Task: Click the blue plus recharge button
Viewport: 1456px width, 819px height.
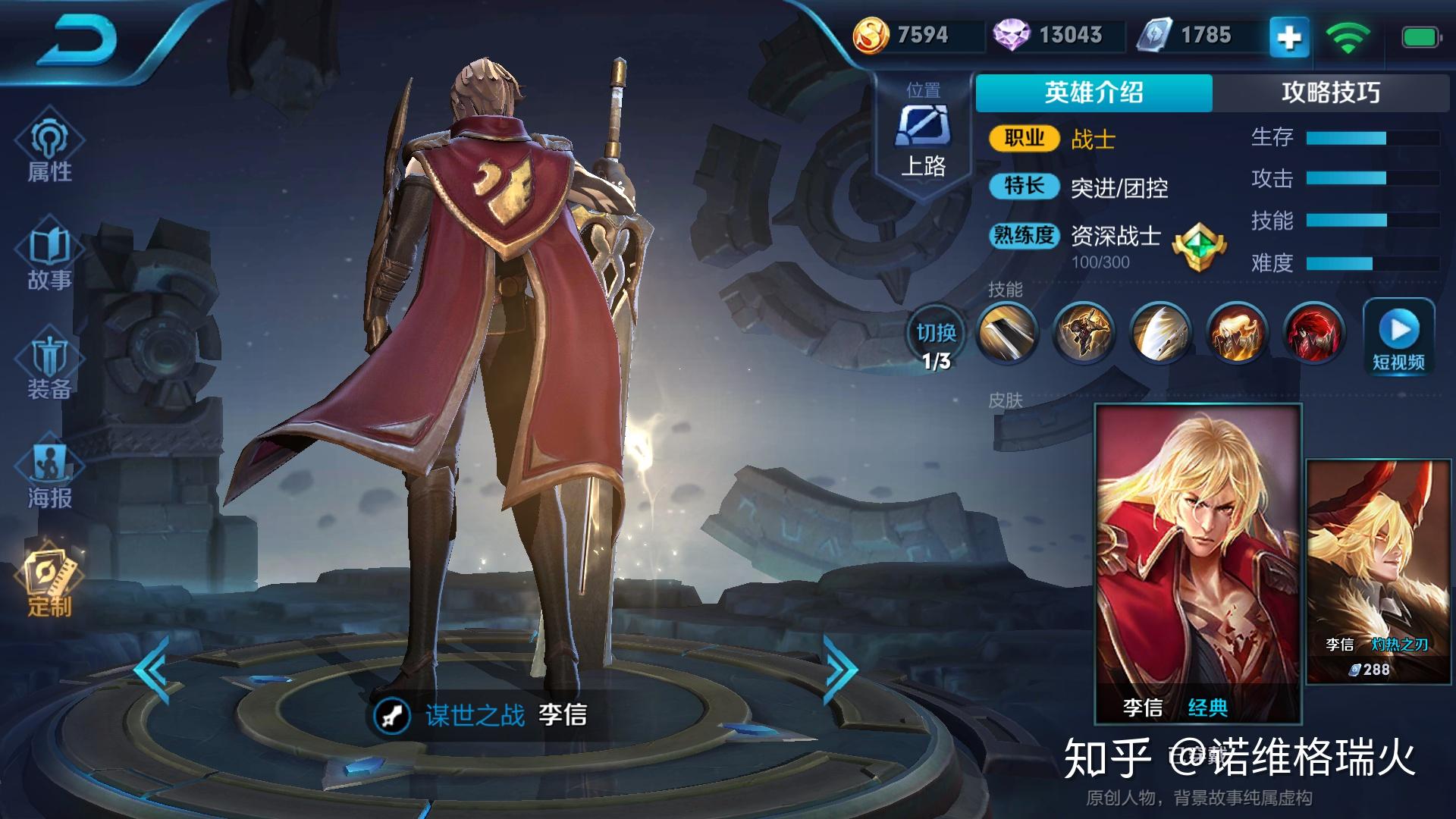Action: (x=1289, y=36)
